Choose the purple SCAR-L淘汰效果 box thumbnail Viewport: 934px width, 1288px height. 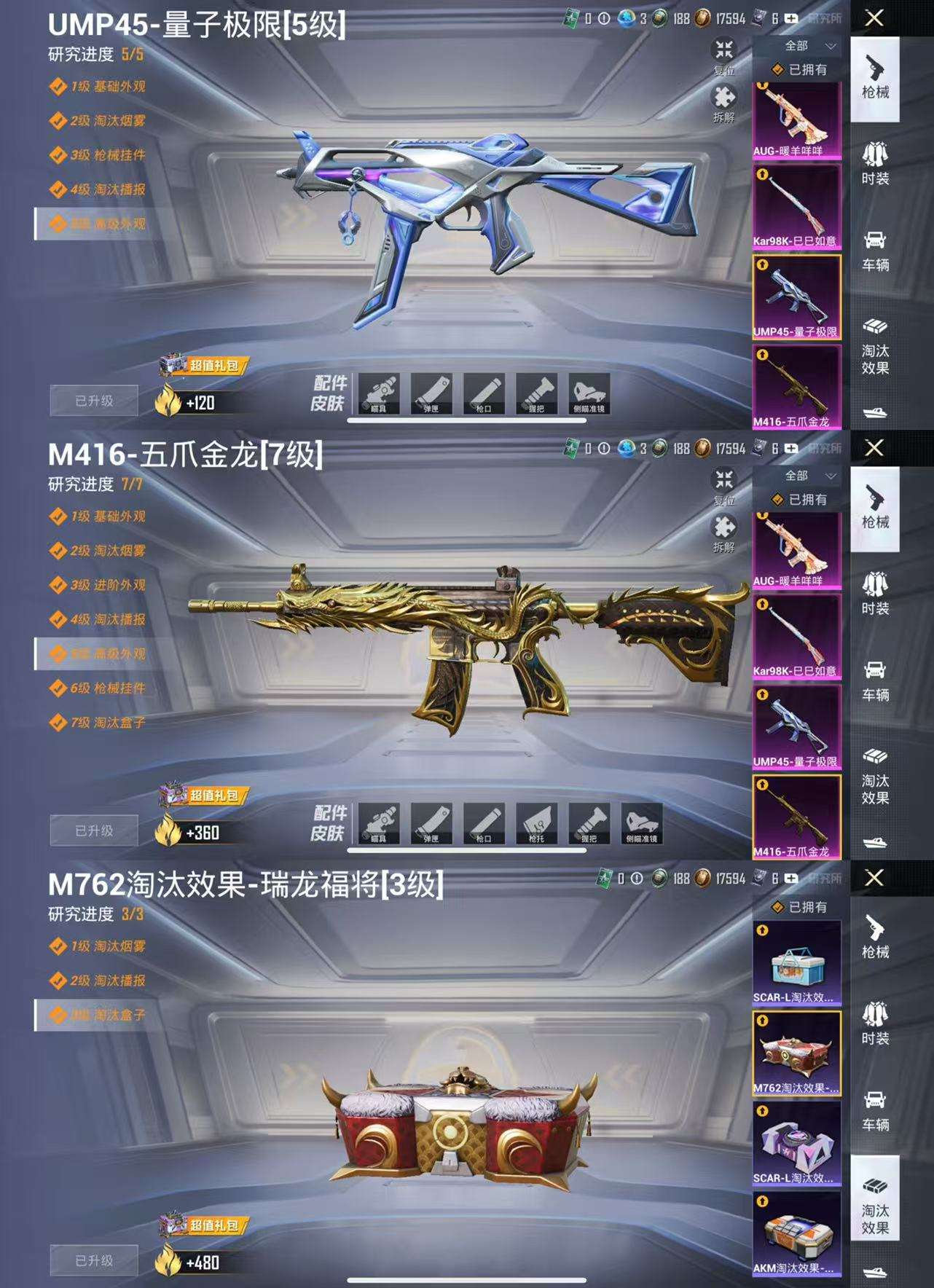(796, 1144)
